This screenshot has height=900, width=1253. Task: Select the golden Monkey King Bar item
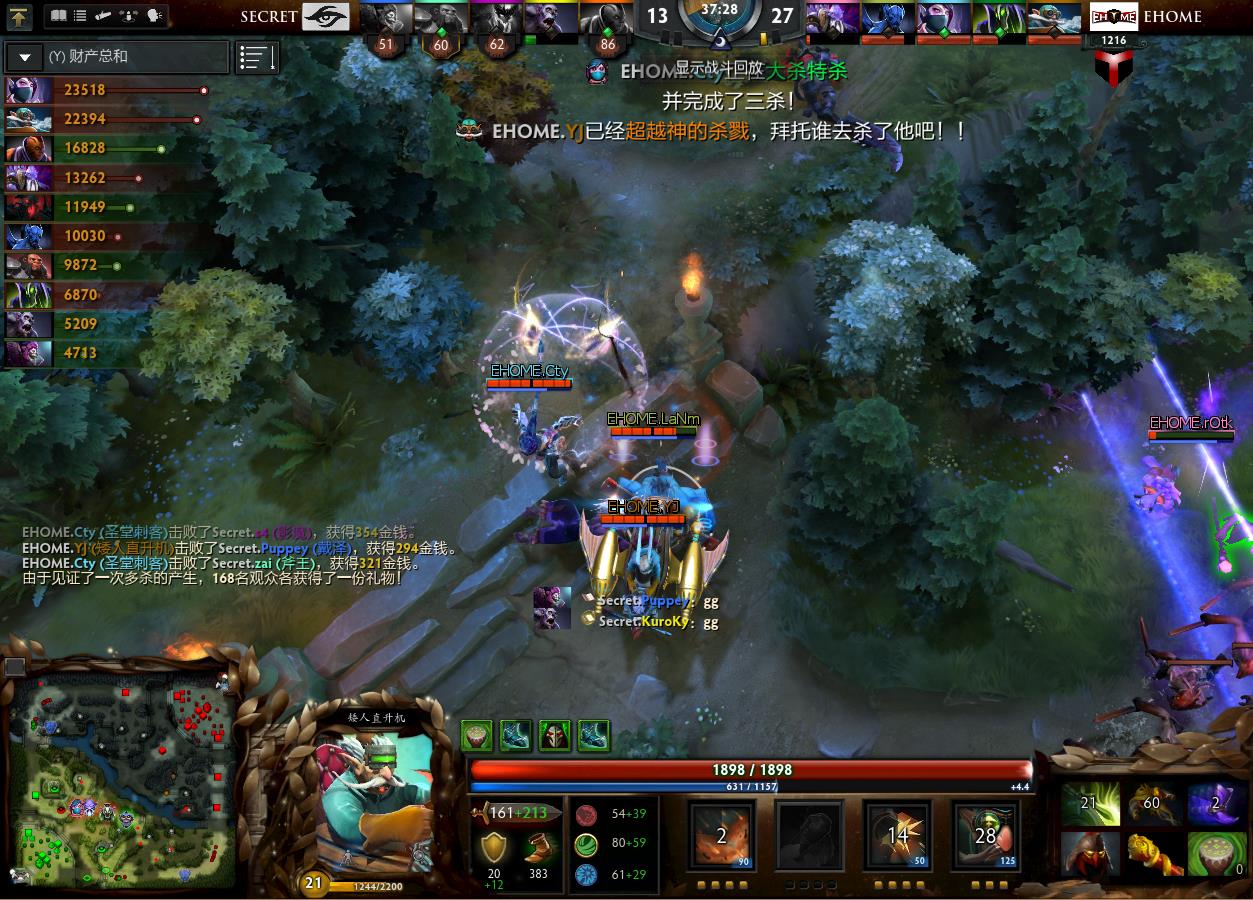click(x=1154, y=853)
